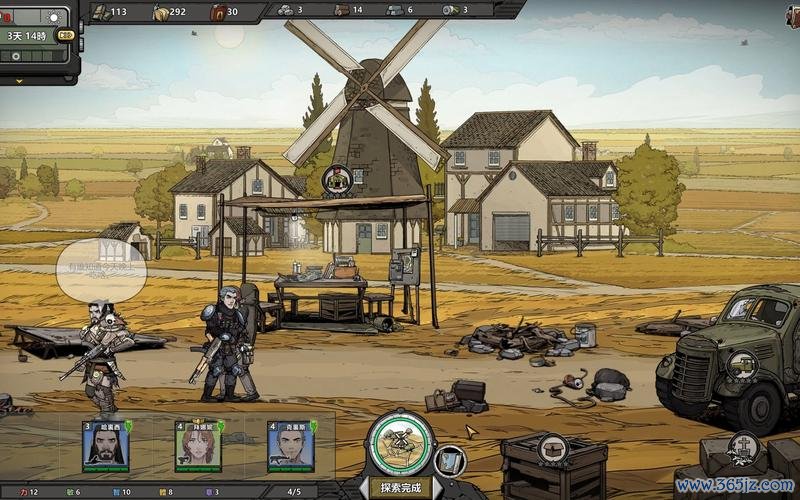Choose the third survivor portrait 克里斯
Image resolution: width=800 pixels, height=500 pixels.
click(x=289, y=446)
